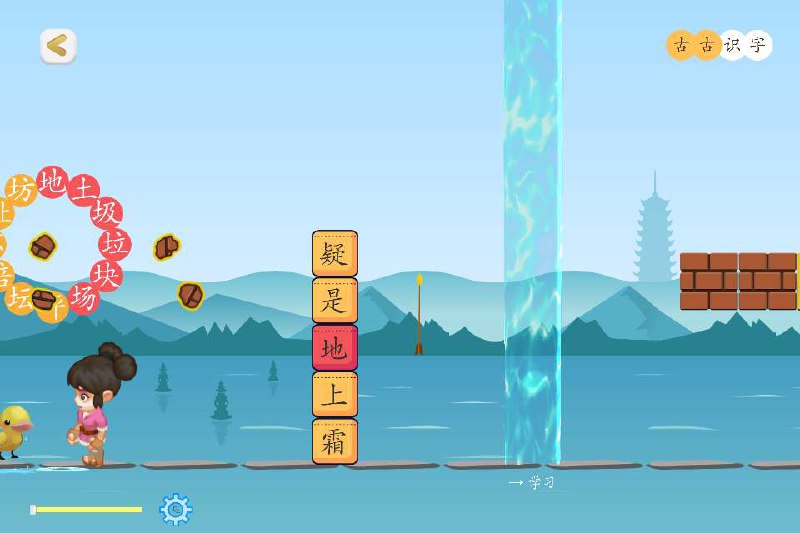Choose the 是 character tile

point(335,300)
